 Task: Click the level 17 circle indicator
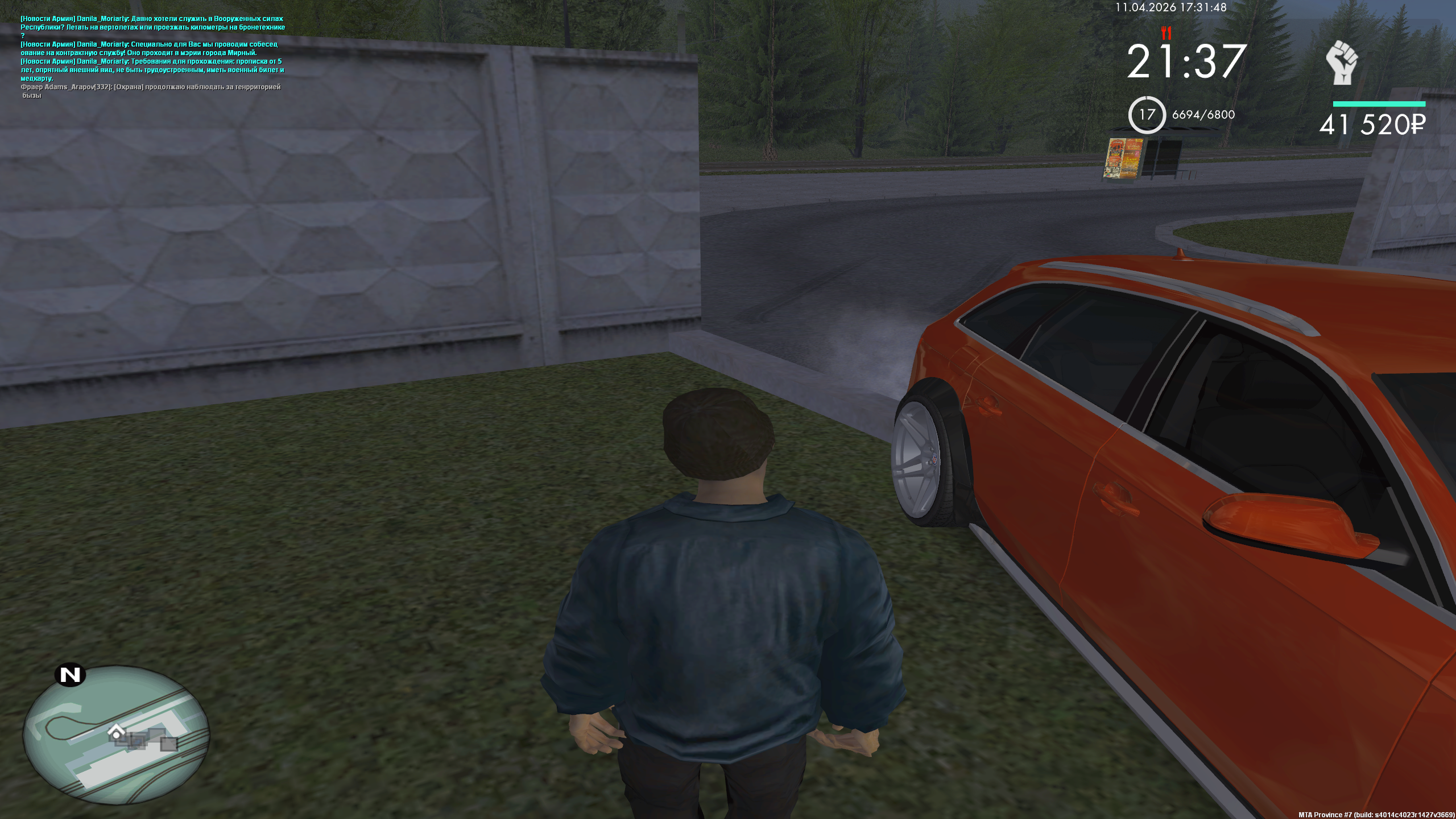tap(1147, 115)
